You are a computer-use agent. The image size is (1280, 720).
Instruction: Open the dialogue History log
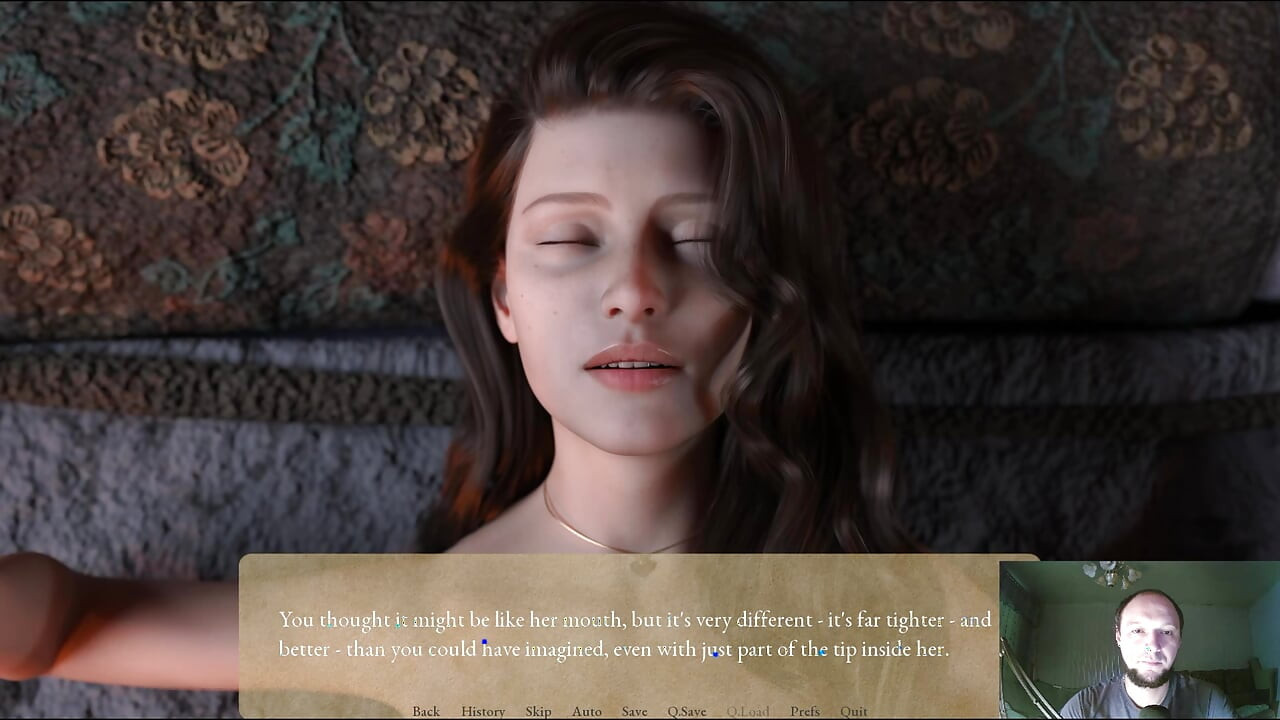click(x=483, y=711)
